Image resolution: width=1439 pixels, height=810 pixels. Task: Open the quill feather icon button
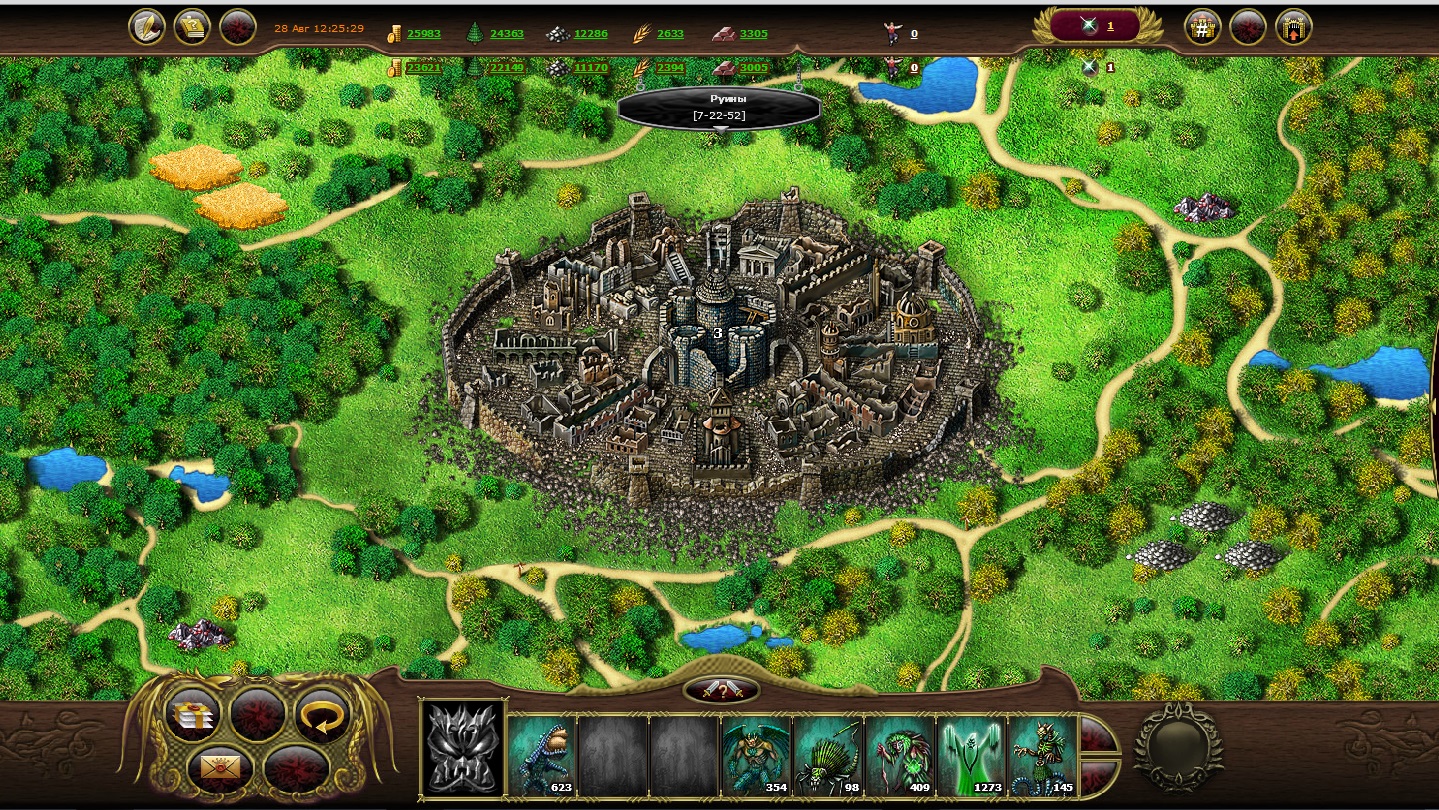pos(148,27)
